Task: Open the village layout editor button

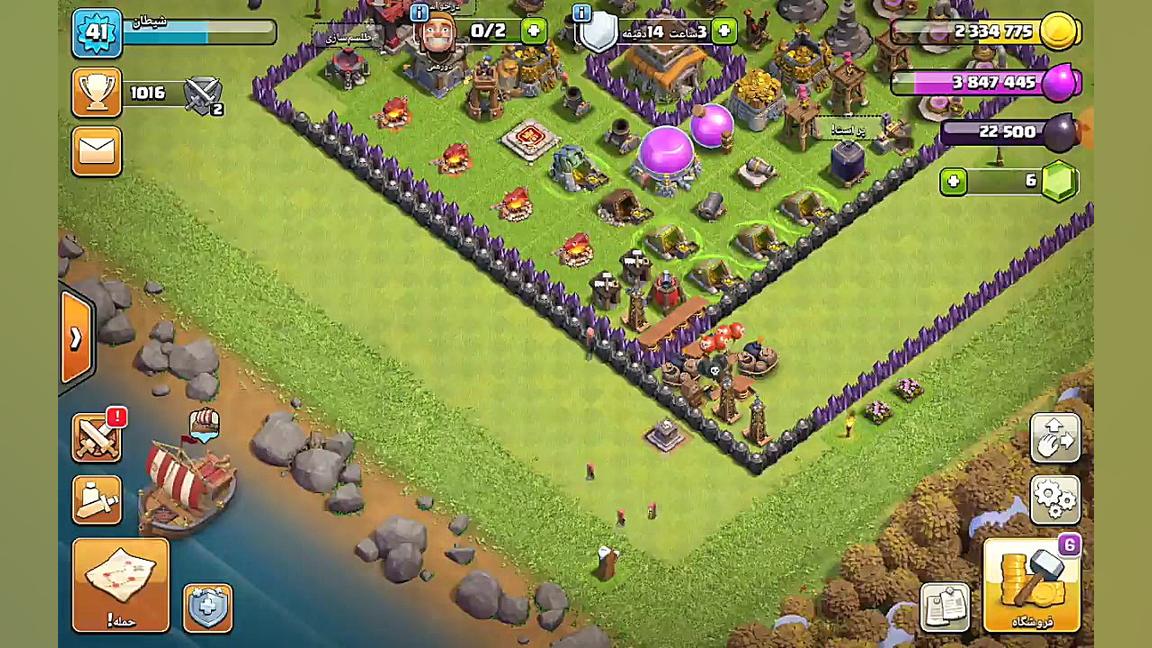Action: pos(1055,437)
